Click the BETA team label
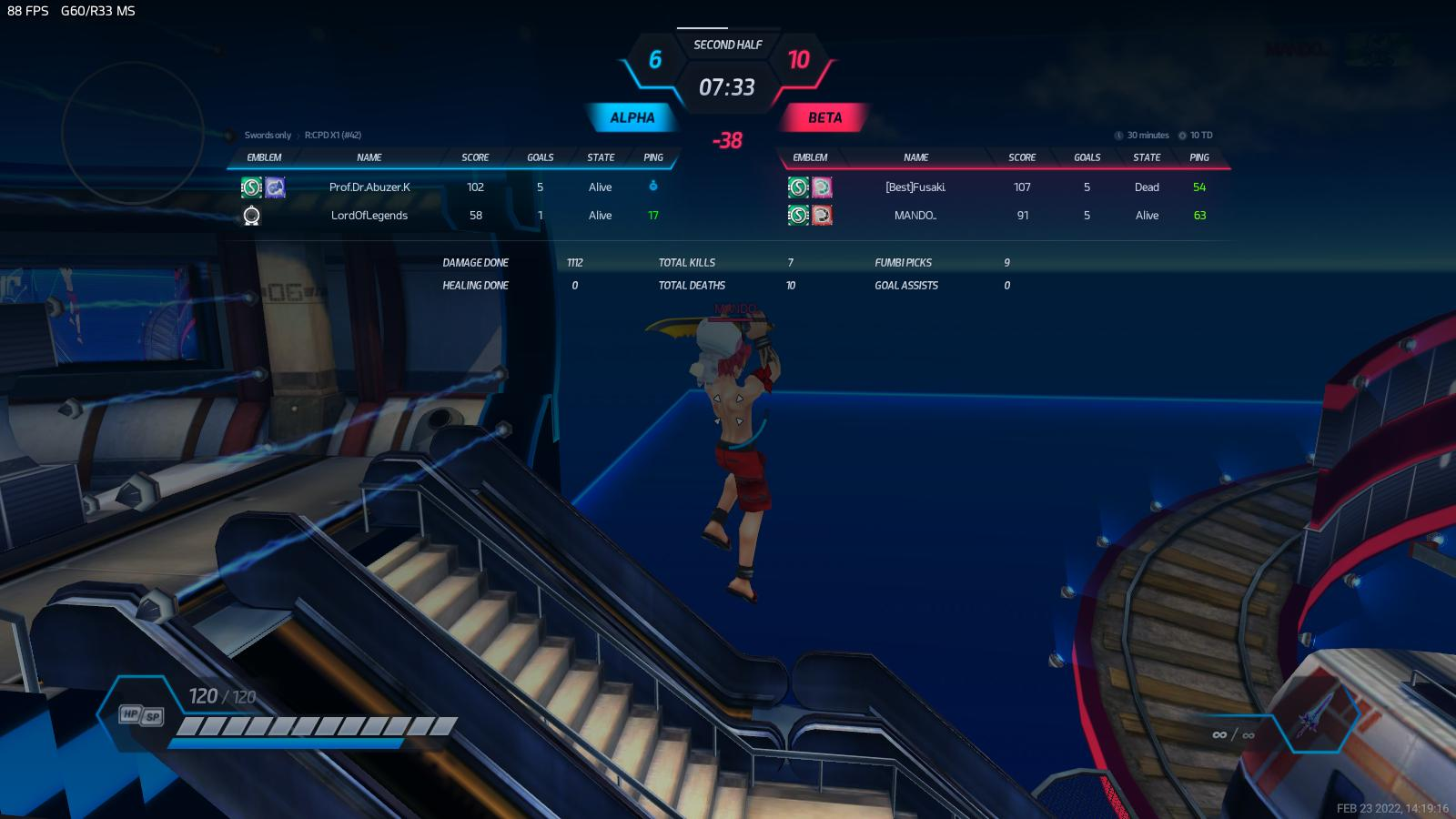The width and height of the screenshot is (1456, 819). [x=824, y=117]
